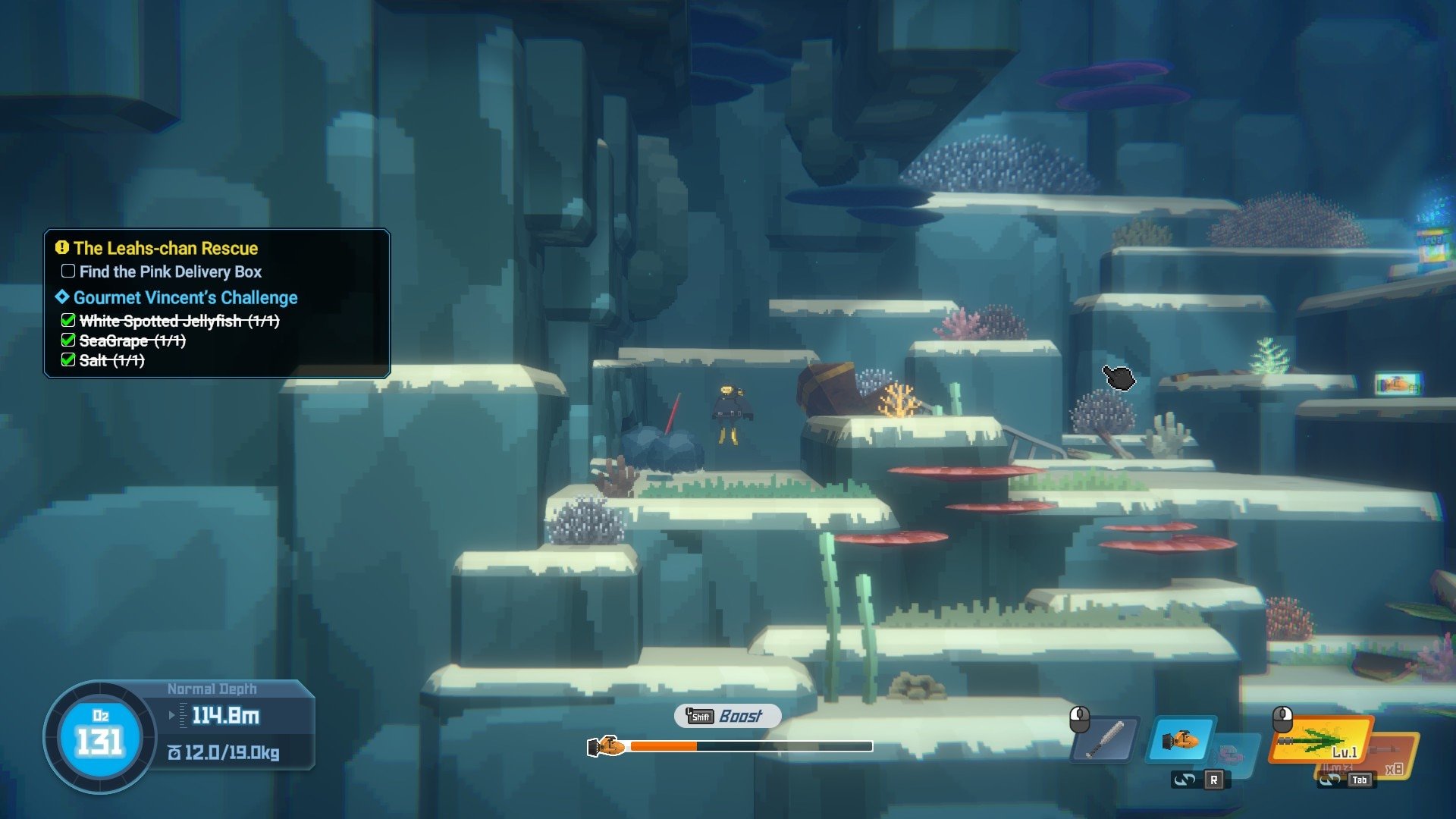Viewport: 1456px width, 819px height.
Task: Click Find the Pink Delivery Box objective
Action: [170, 271]
